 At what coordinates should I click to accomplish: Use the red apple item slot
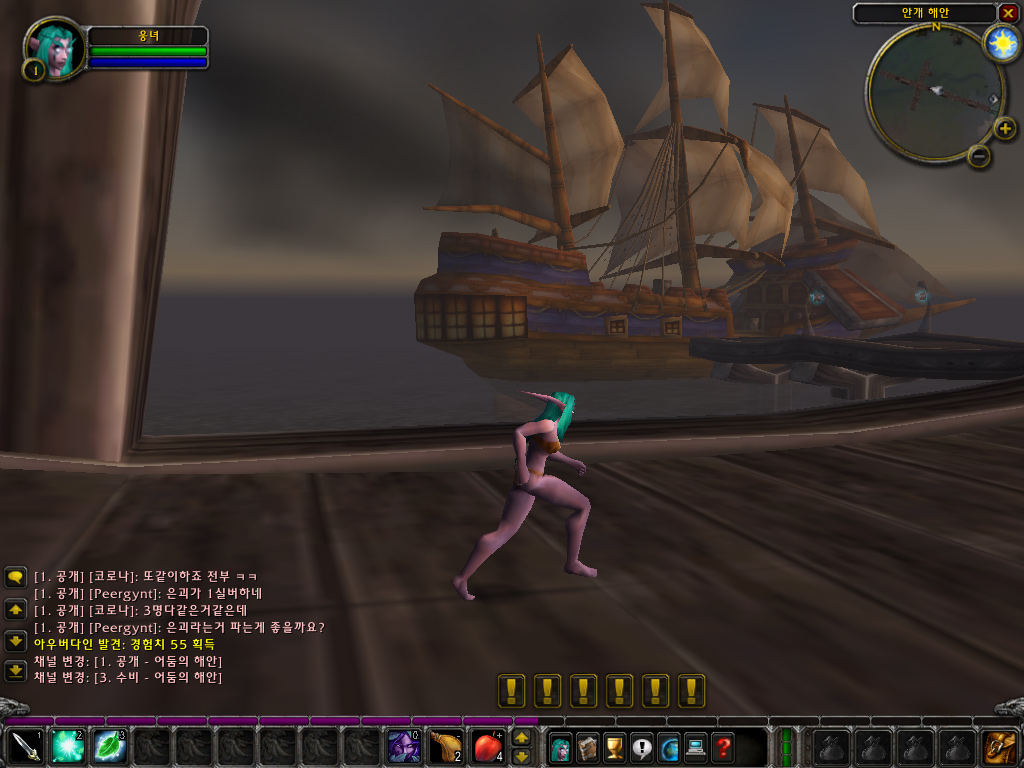click(x=489, y=747)
